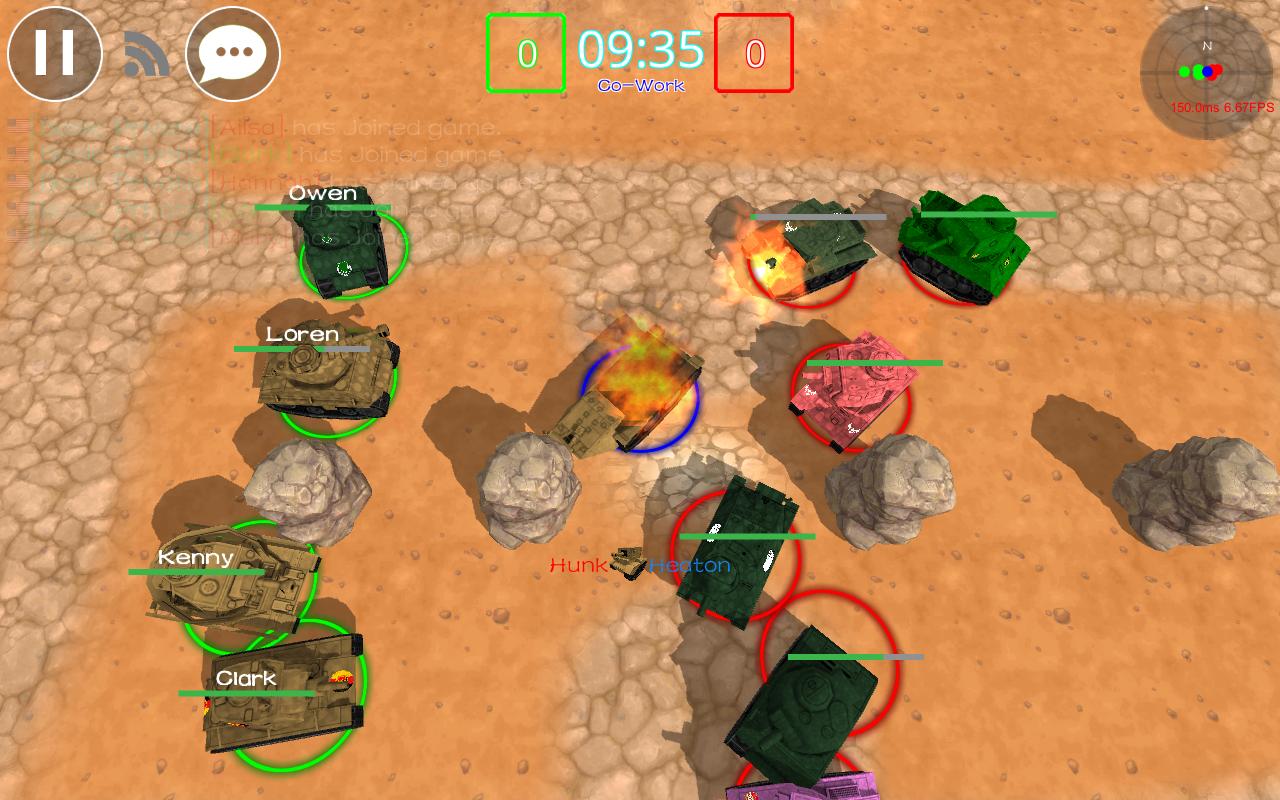Click Kenny's name label
This screenshot has height=800, width=1280.
coord(197,558)
